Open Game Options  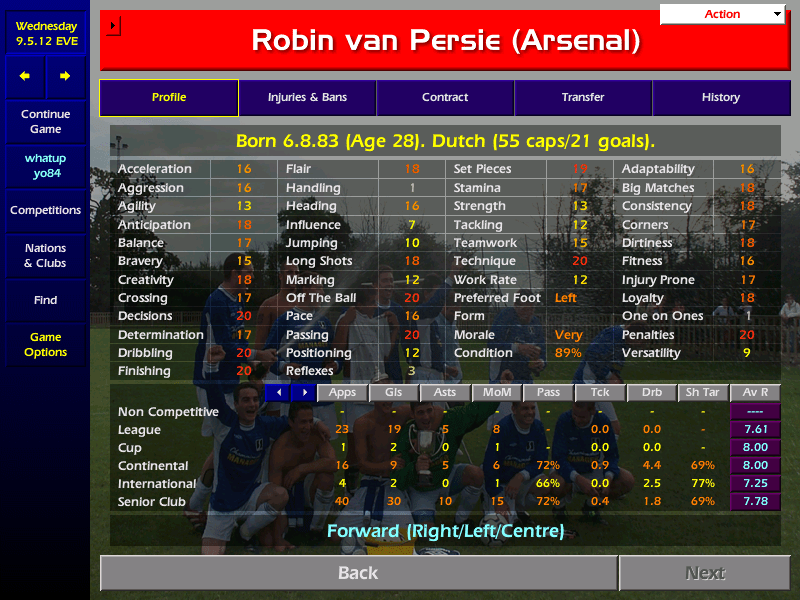(x=45, y=345)
